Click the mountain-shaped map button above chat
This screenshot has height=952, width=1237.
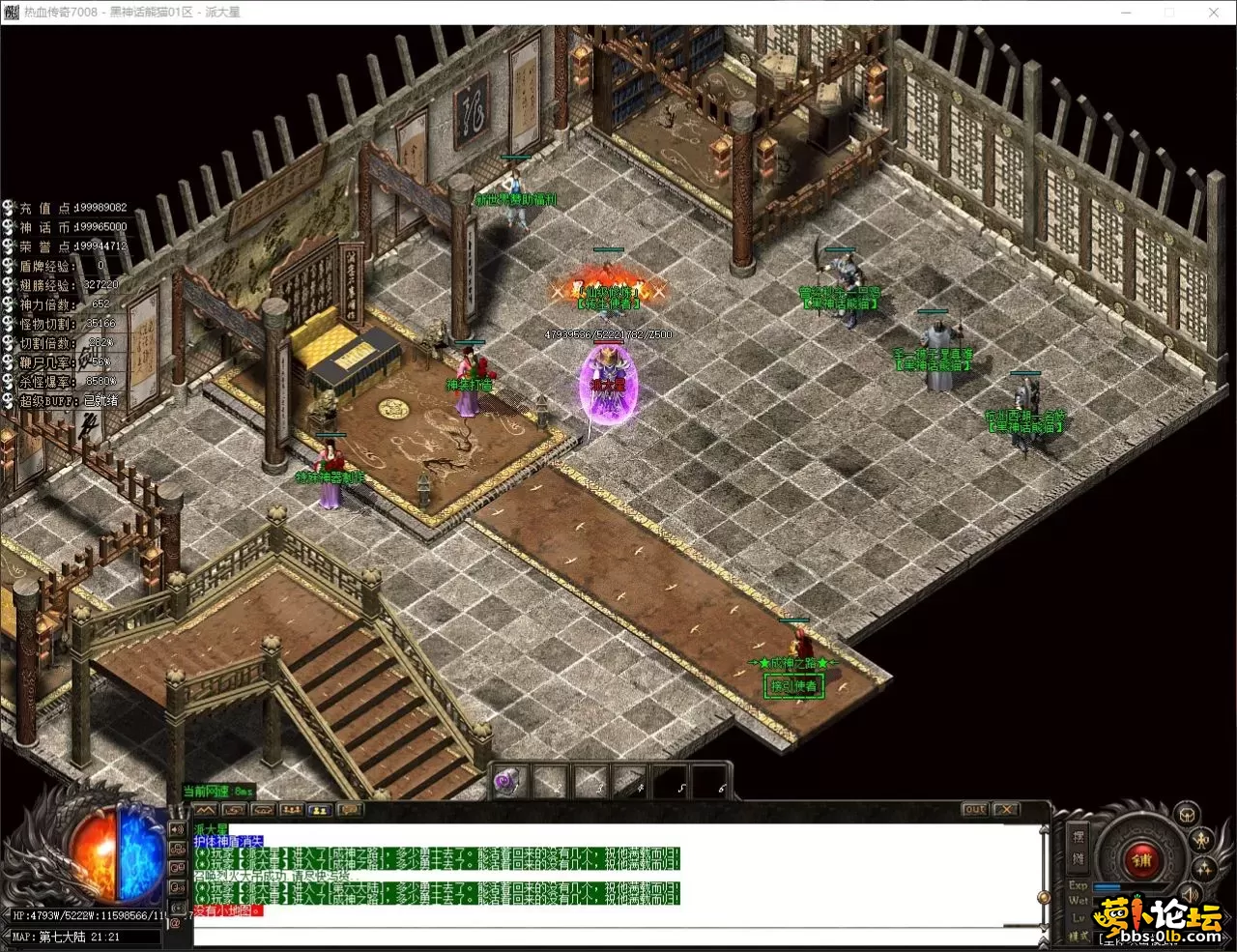tap(205, 810)
